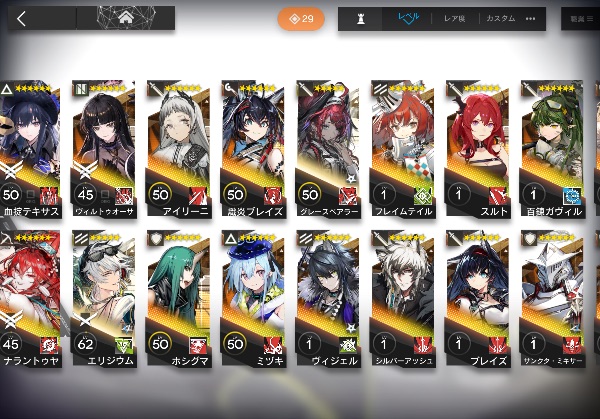Go back with the arrow button
Screen dimensions: 600x419
click(x=22, y=18)
